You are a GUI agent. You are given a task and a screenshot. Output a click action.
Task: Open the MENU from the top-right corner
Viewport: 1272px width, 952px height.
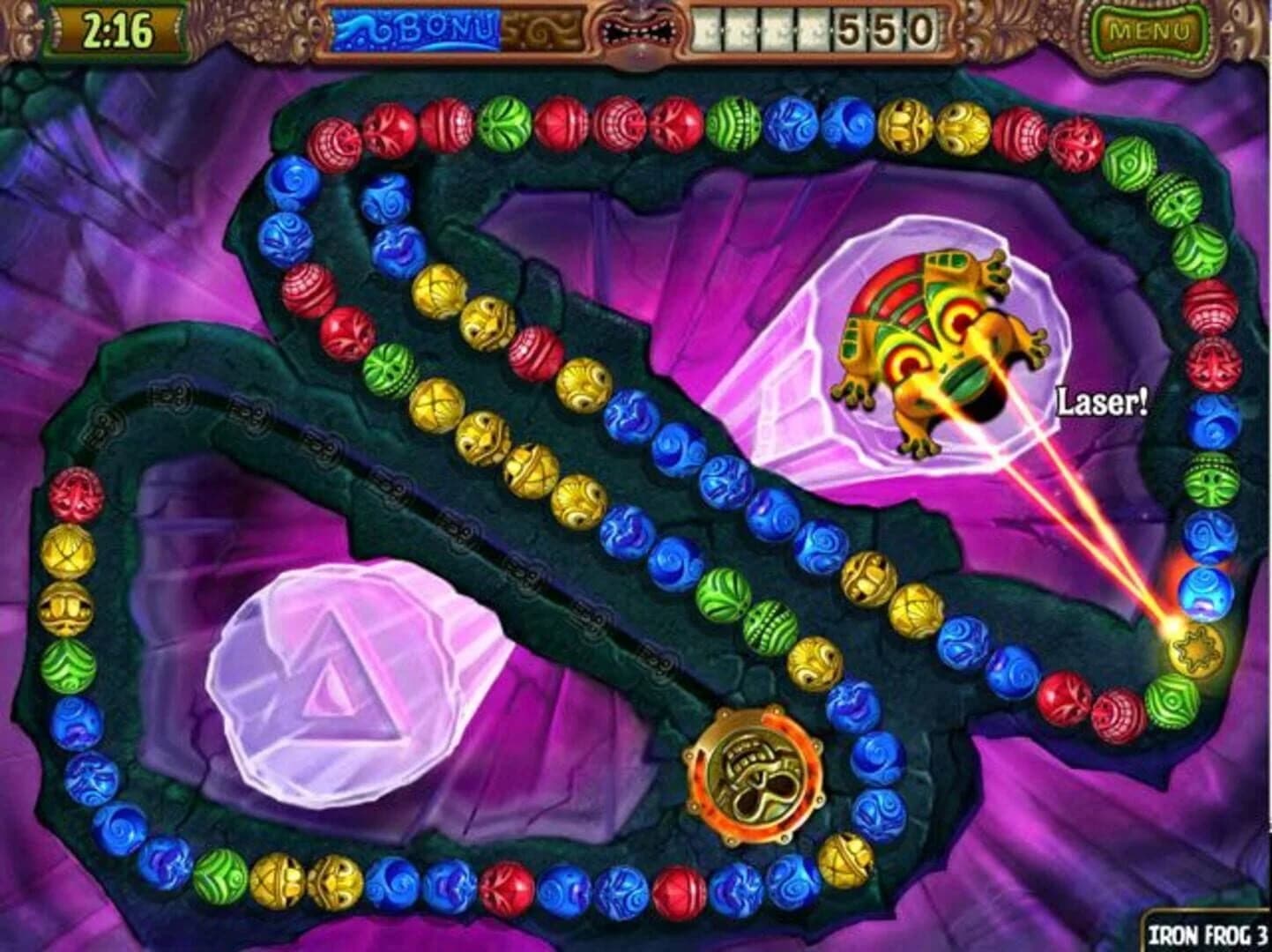[1151, 31]
